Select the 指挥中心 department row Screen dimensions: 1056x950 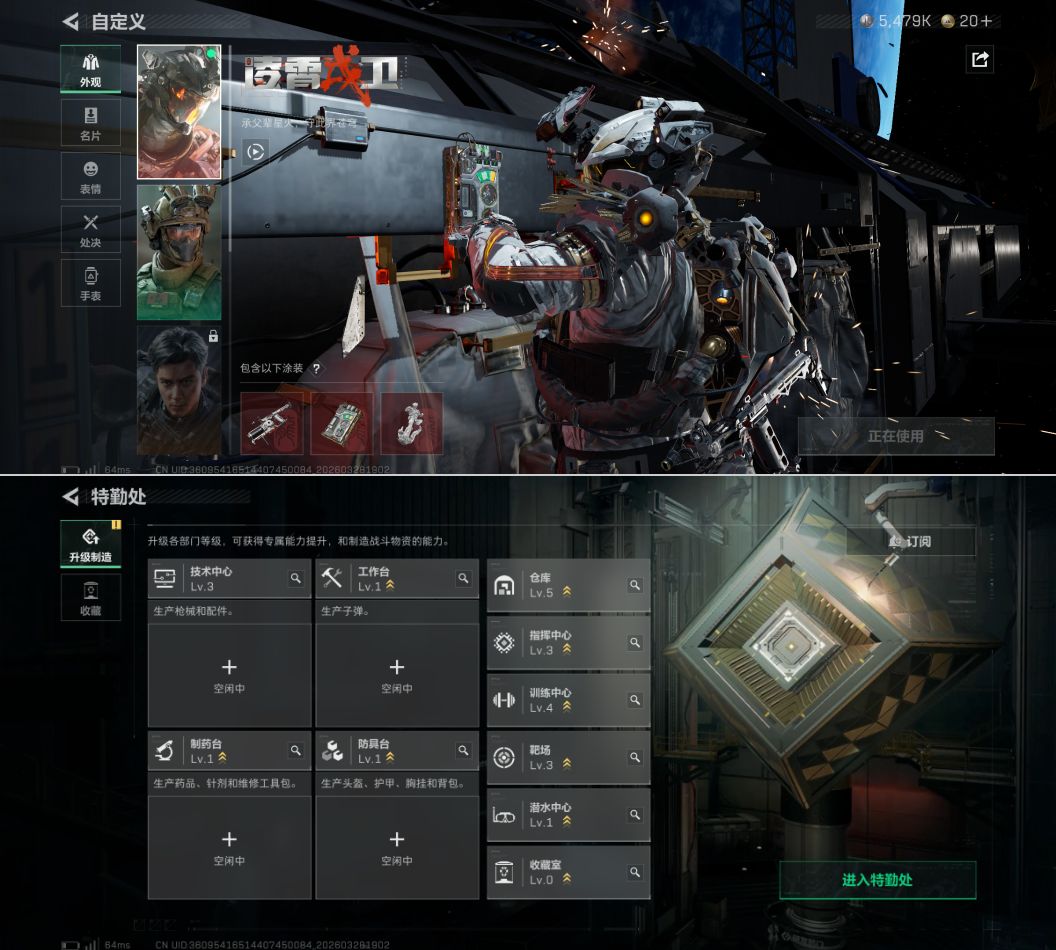(x=568, y=642)
